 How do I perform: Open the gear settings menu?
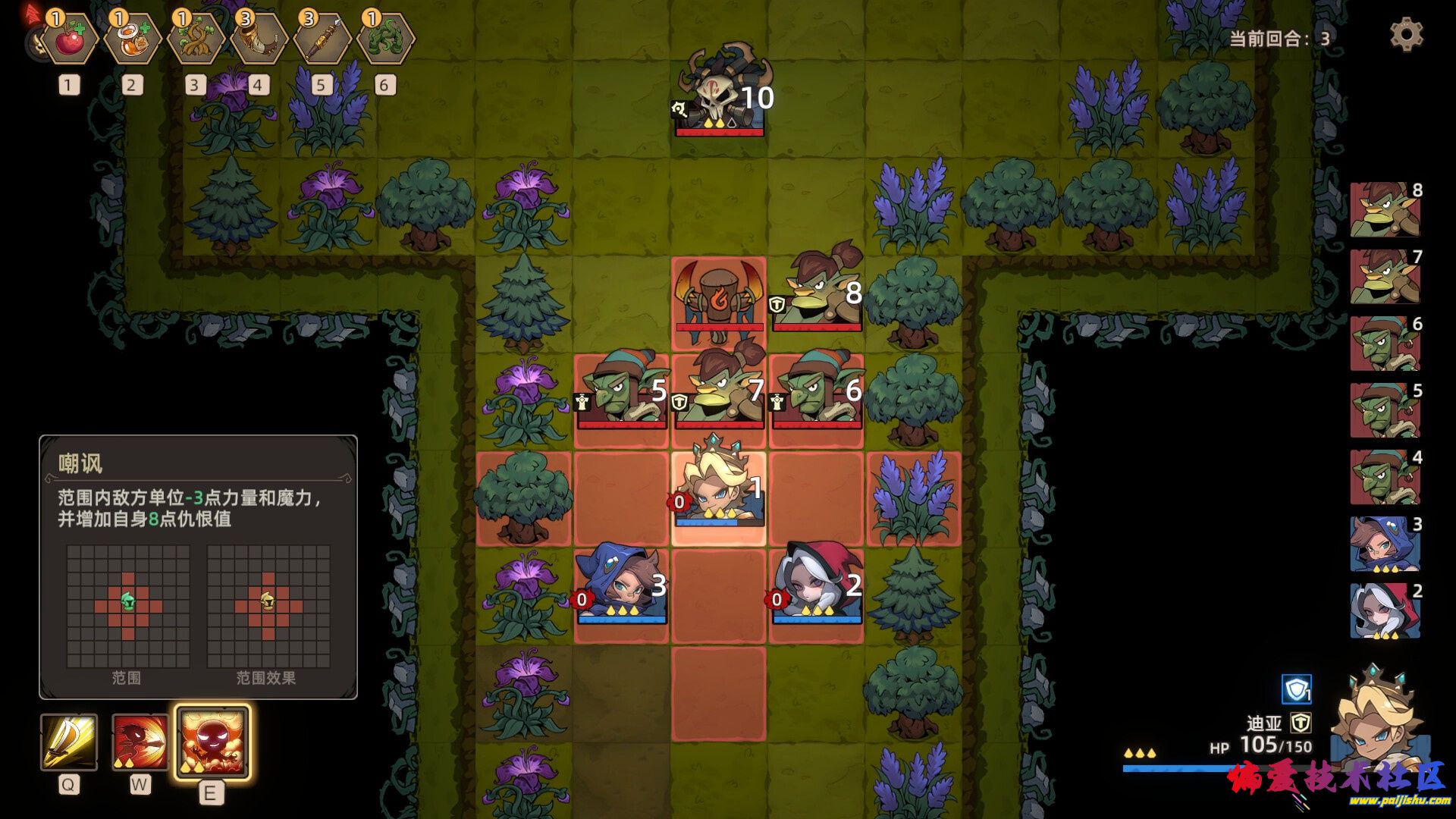(1406, 35)
